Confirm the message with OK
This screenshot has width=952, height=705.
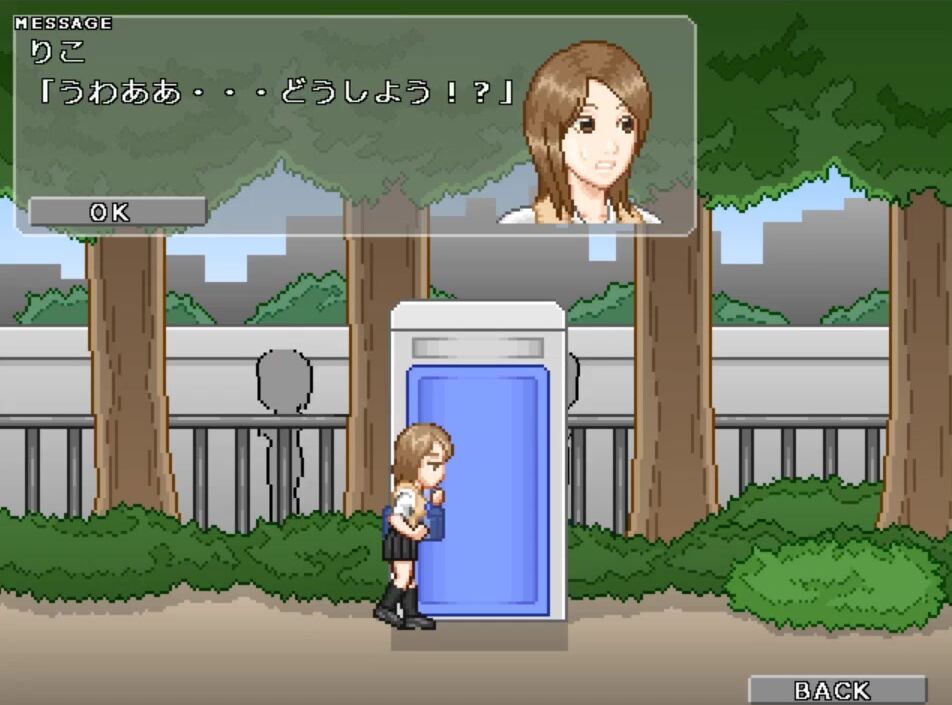pyautogui.click(x=117, y=212)
